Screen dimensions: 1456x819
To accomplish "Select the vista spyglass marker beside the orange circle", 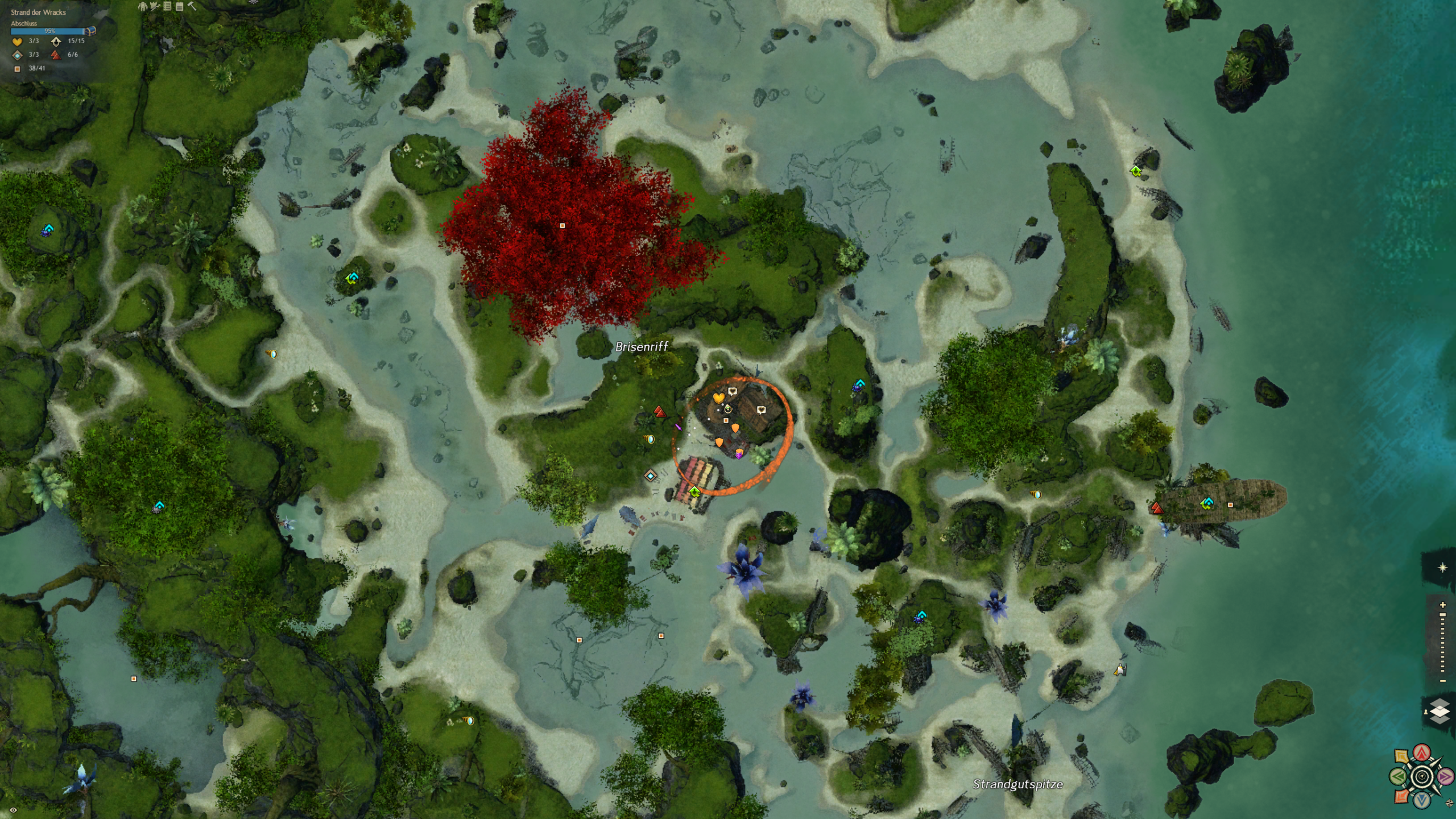I will [650, 439].
